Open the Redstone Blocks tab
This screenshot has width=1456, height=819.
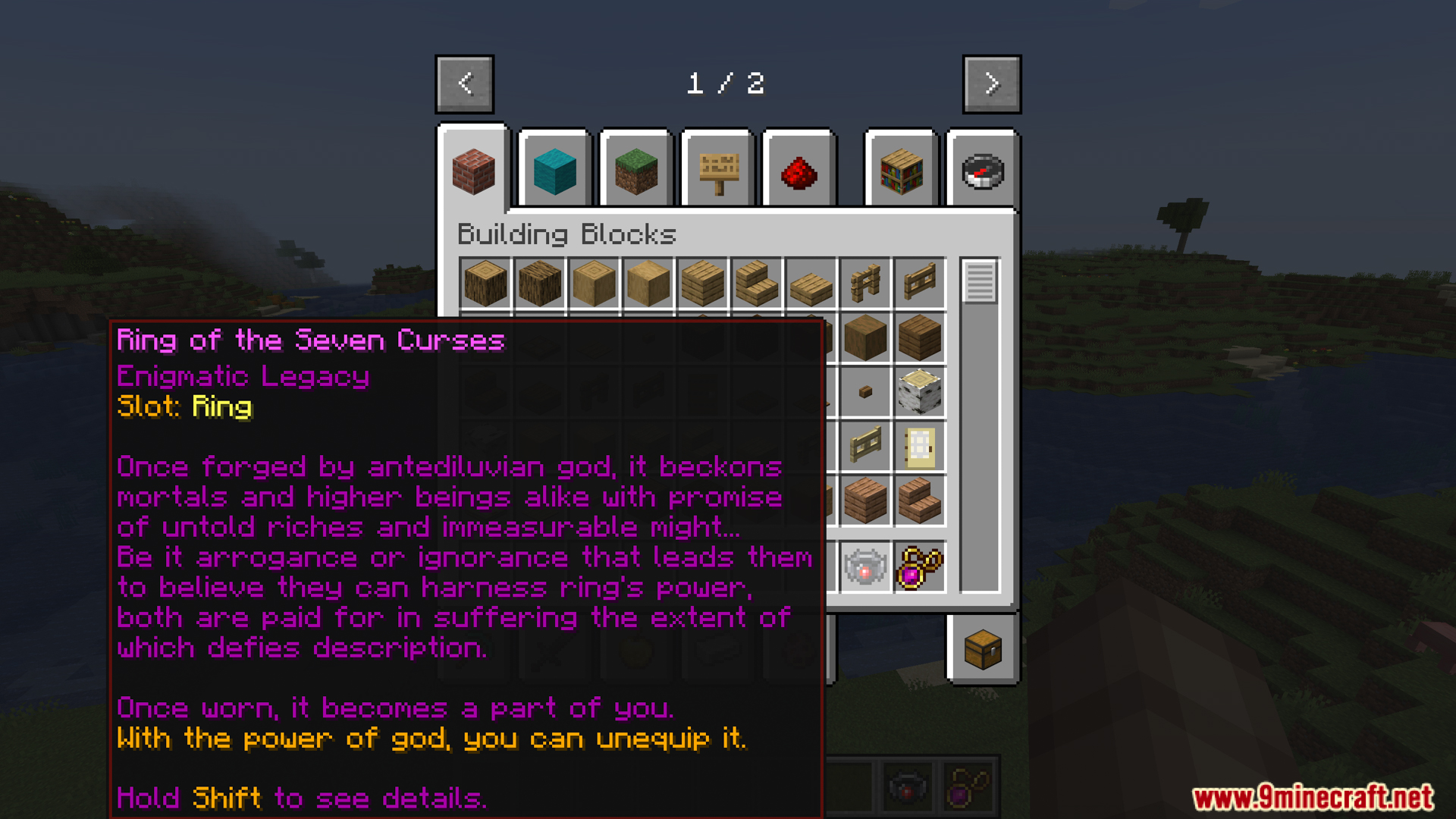tap(798, 171)
